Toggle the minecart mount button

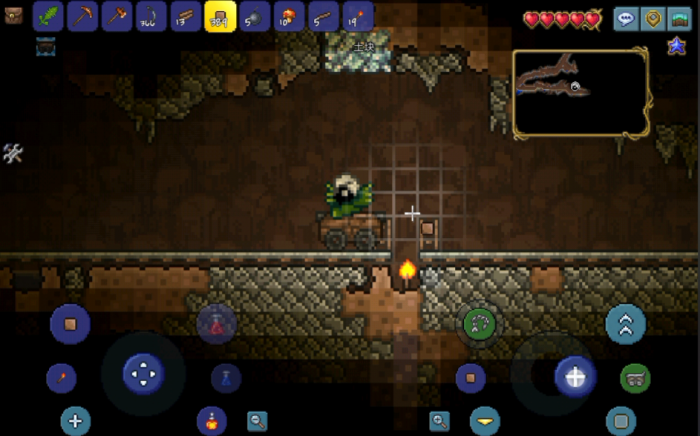pyautogui.click(x=636, y=377)
